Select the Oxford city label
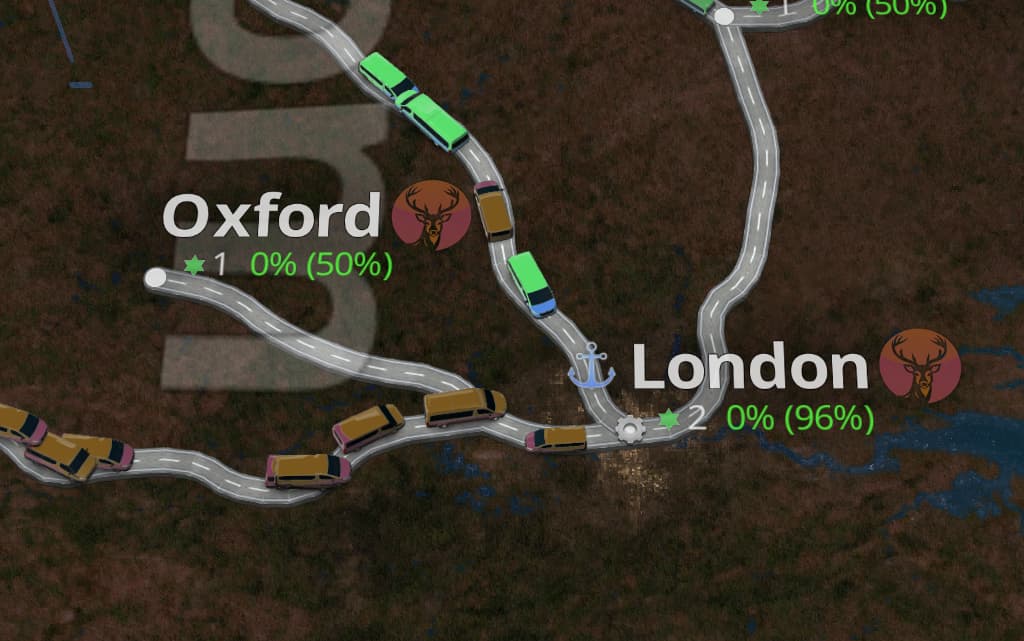 tap(271, 216)
